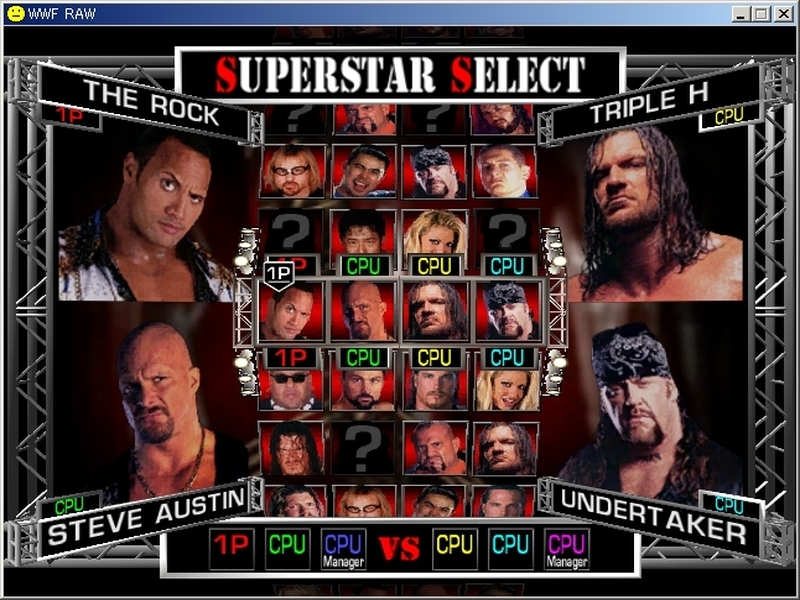Image resolution: width=800 pixels, height=600 pixels.
Task: Select the mystery question mark tile above 1P
Action: tap(291, 232)
